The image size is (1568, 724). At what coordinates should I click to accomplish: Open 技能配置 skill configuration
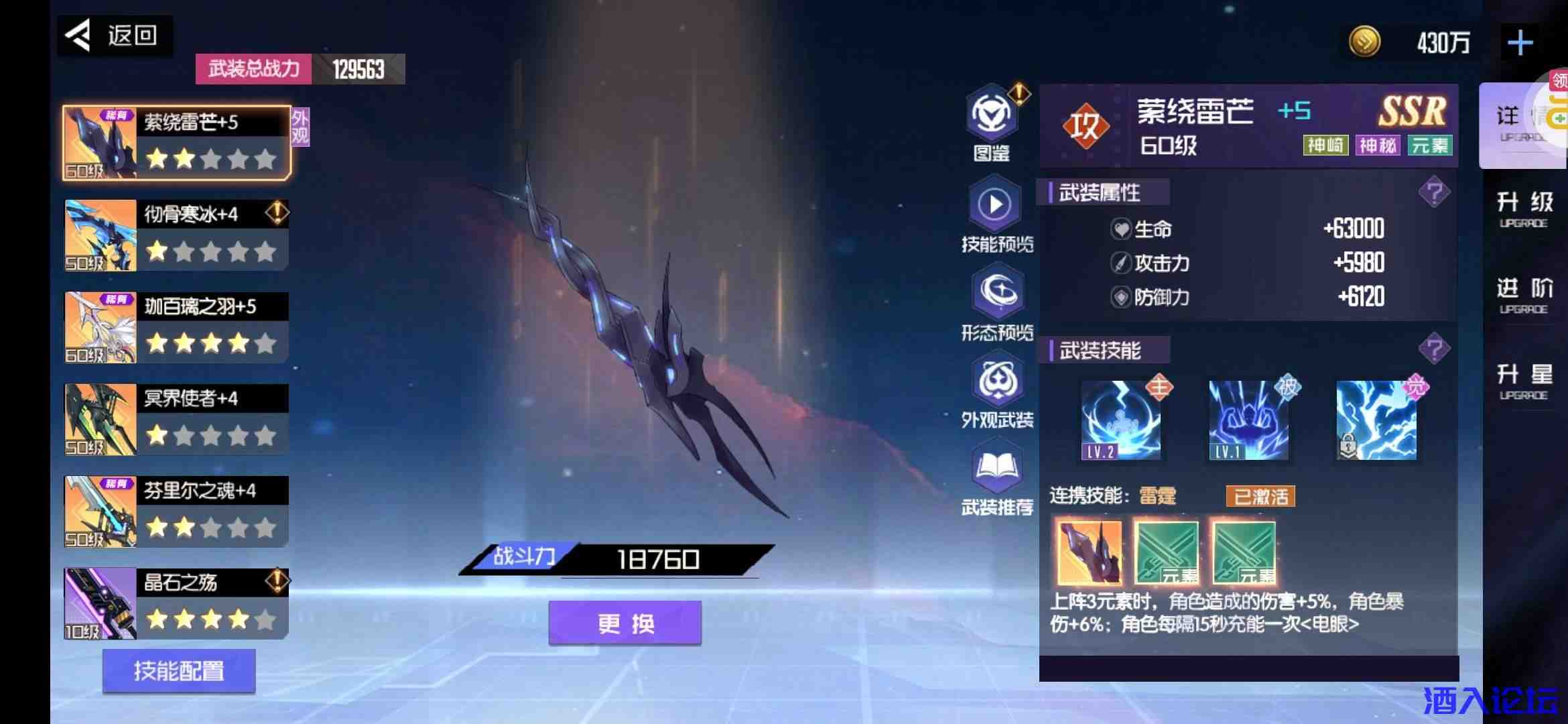point(178,670)
